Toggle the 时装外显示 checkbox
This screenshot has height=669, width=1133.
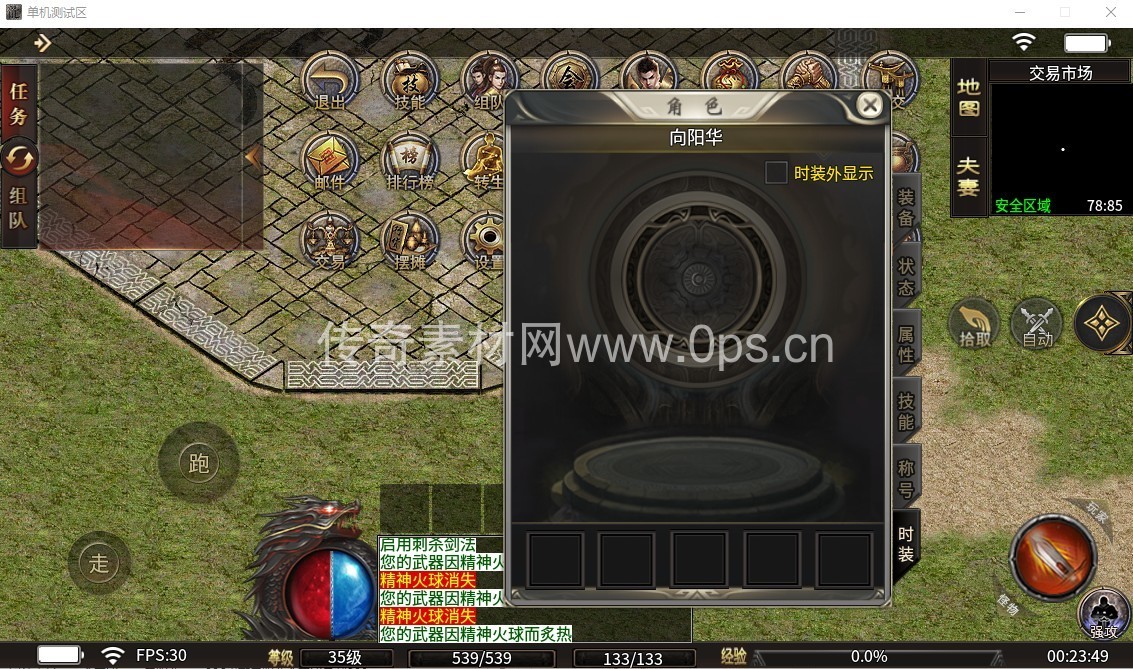(x=776, y=173)
